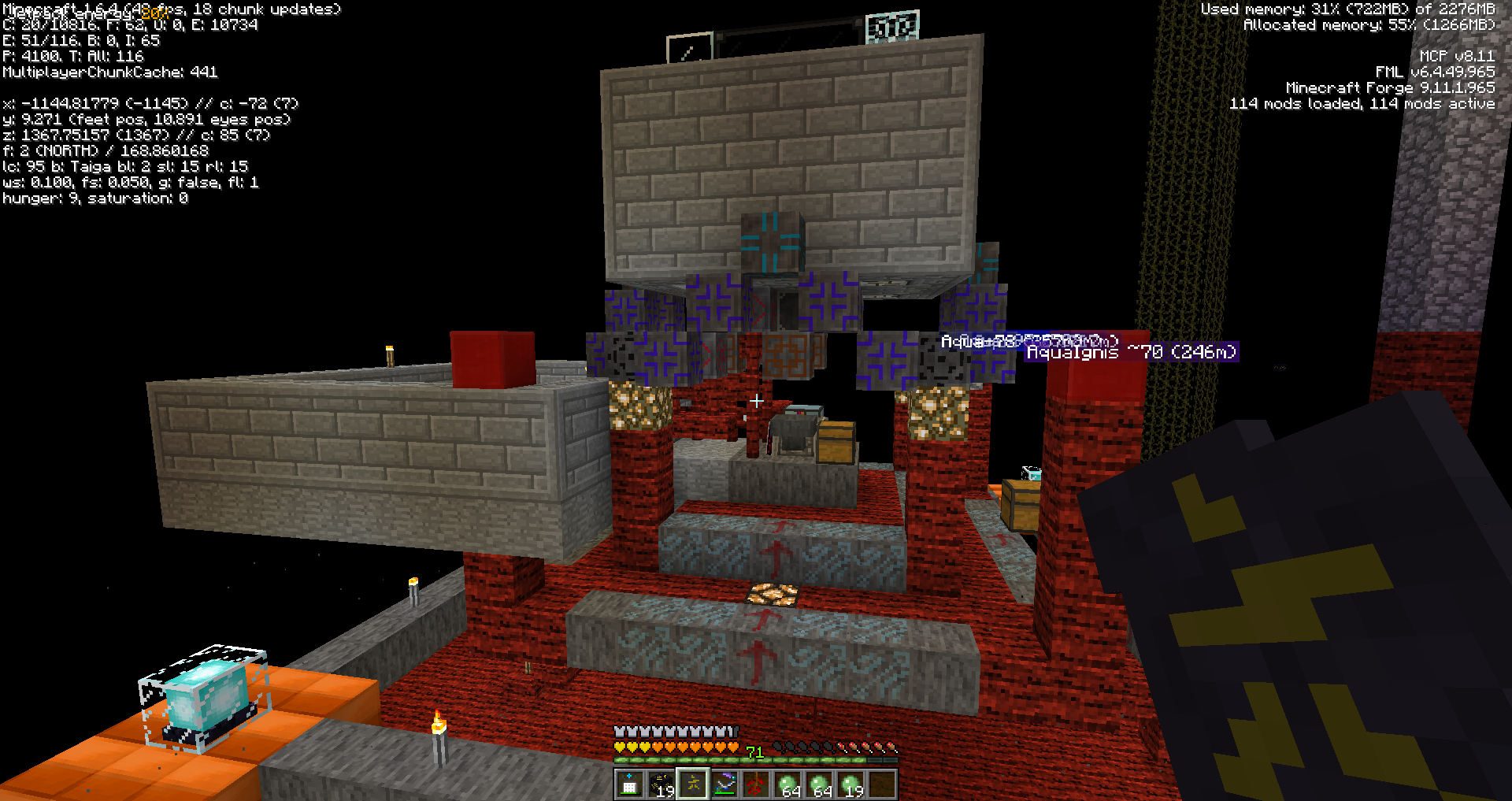Select the black rune block stack of 19
Image resolution: width=1512 pixels, height=801 pixels.
[x=661, y=784]
